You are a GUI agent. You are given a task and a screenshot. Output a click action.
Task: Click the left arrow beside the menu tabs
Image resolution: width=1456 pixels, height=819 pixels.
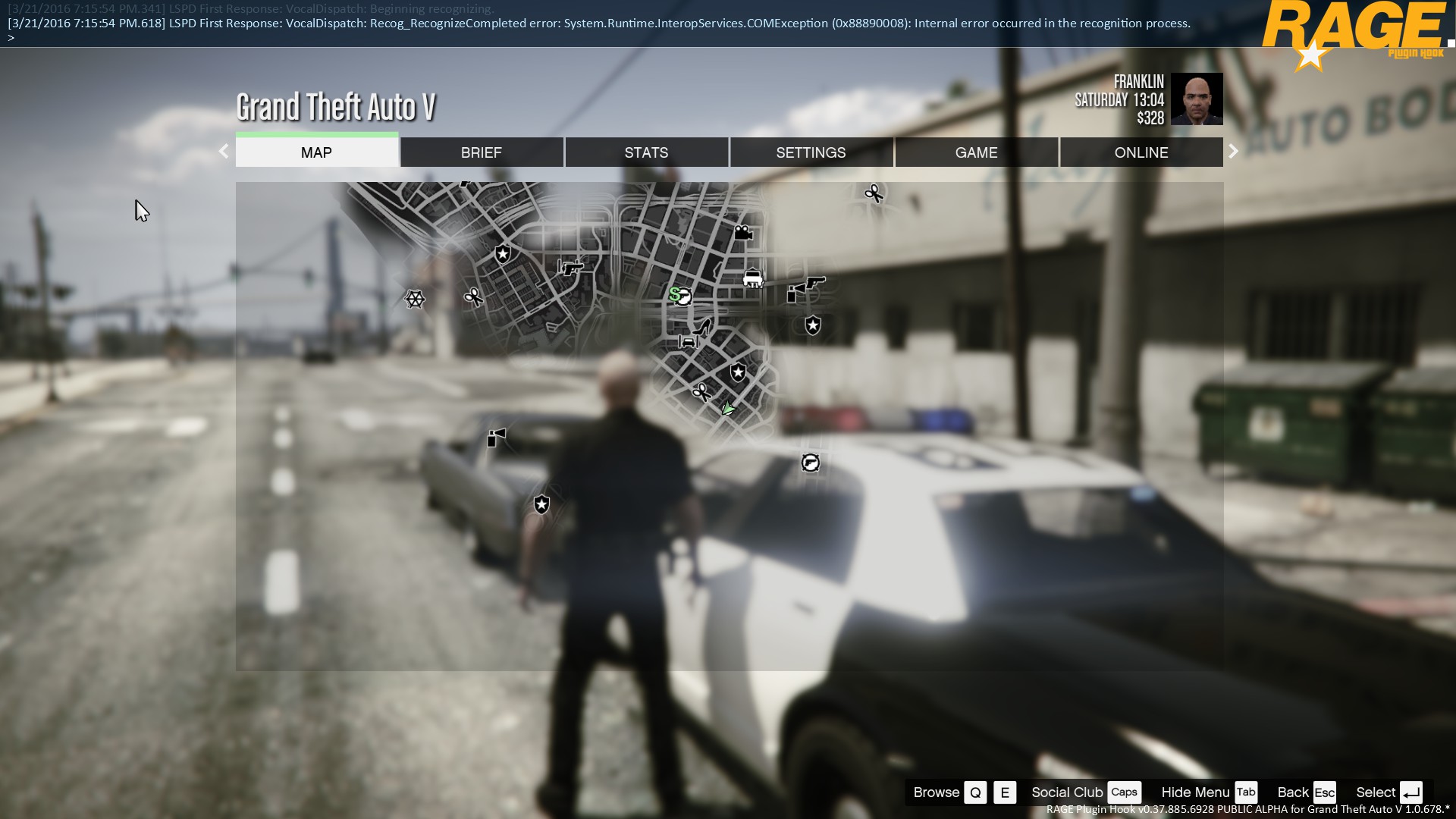pos(224,151)
